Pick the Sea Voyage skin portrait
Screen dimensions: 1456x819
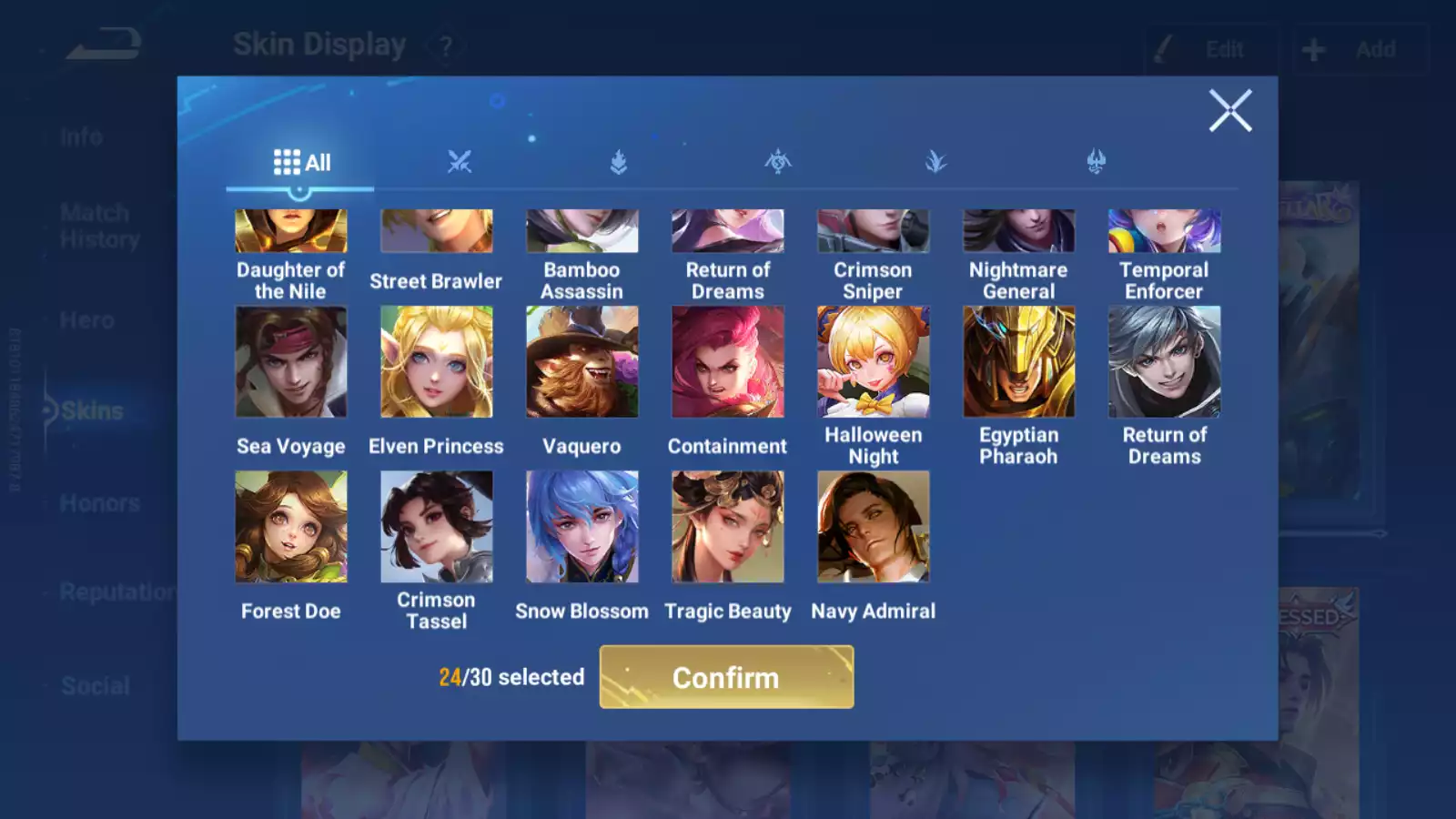(290, 362)
